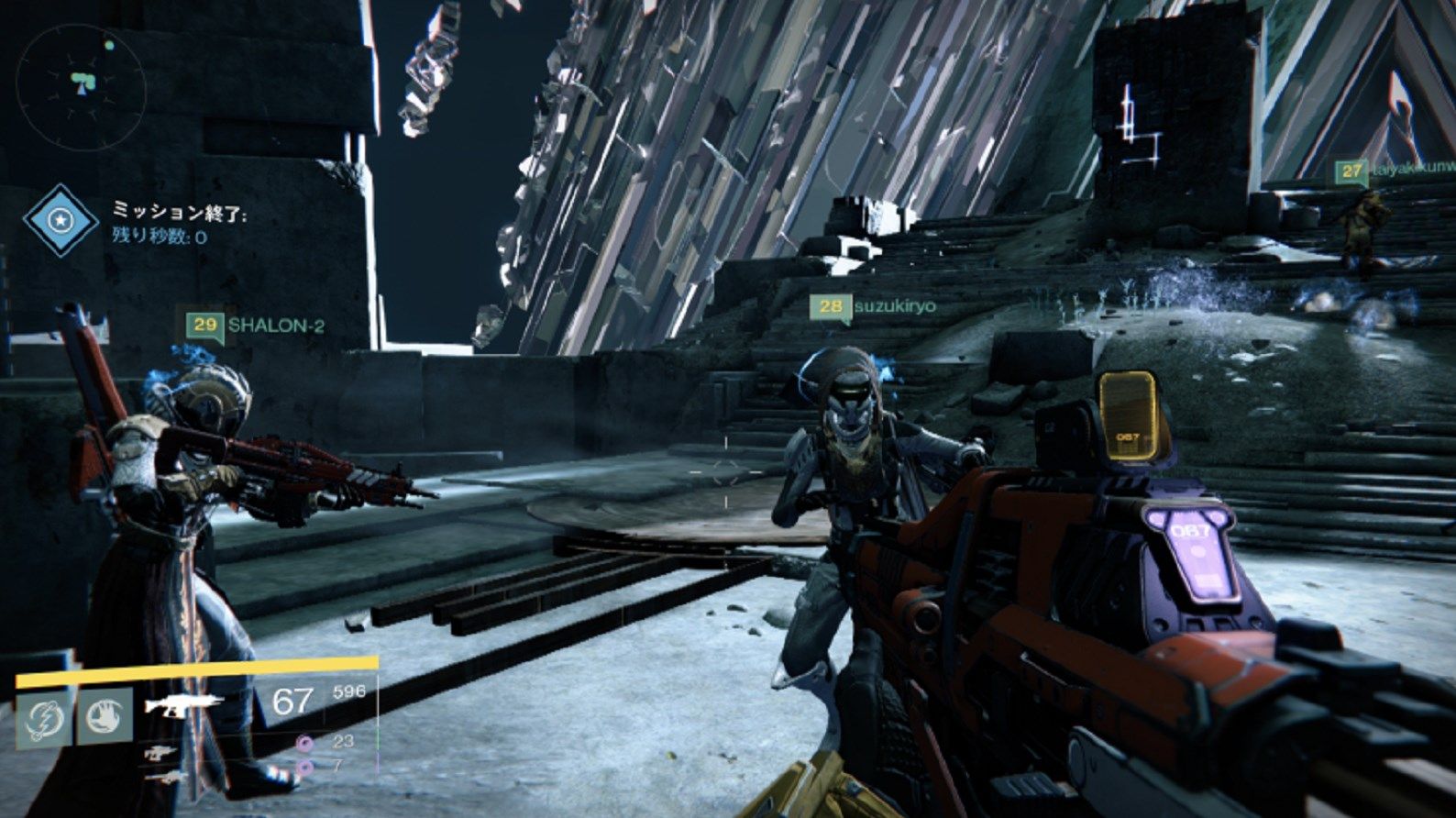Click the level 27 player nameplate

pos(1394,171)
